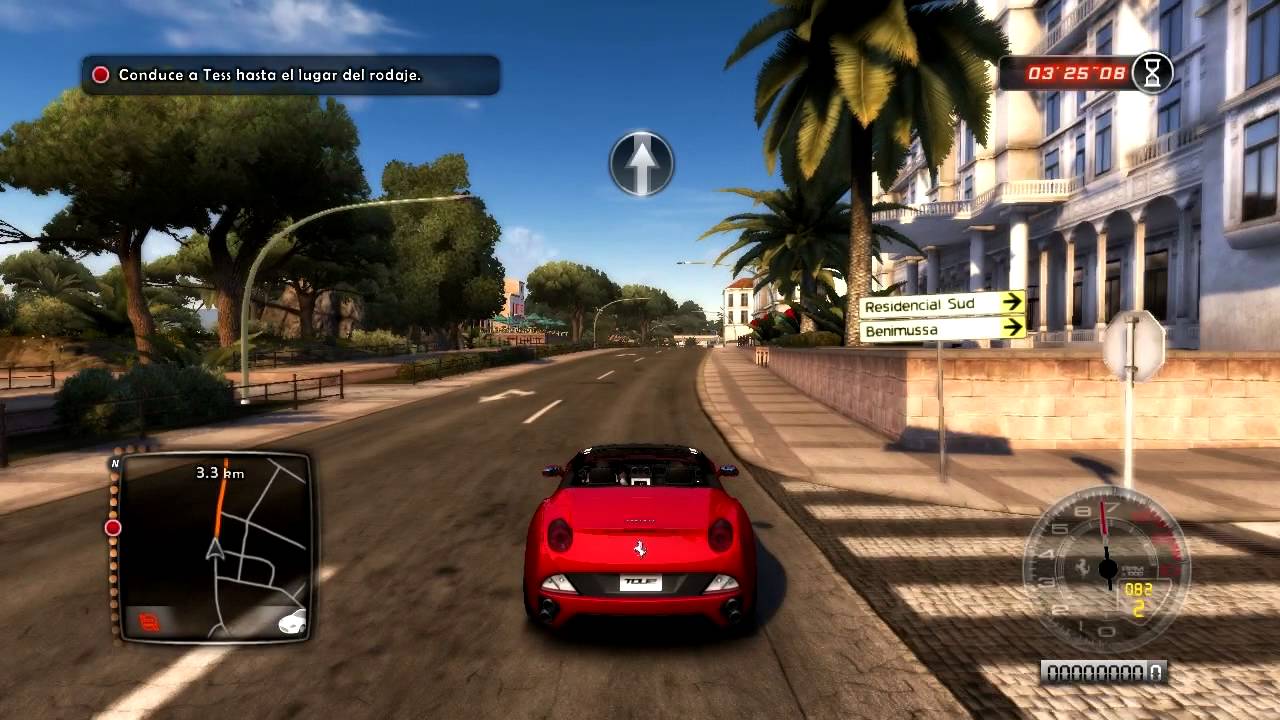Click the N compass marker on minimap

(x=115, y=464)
